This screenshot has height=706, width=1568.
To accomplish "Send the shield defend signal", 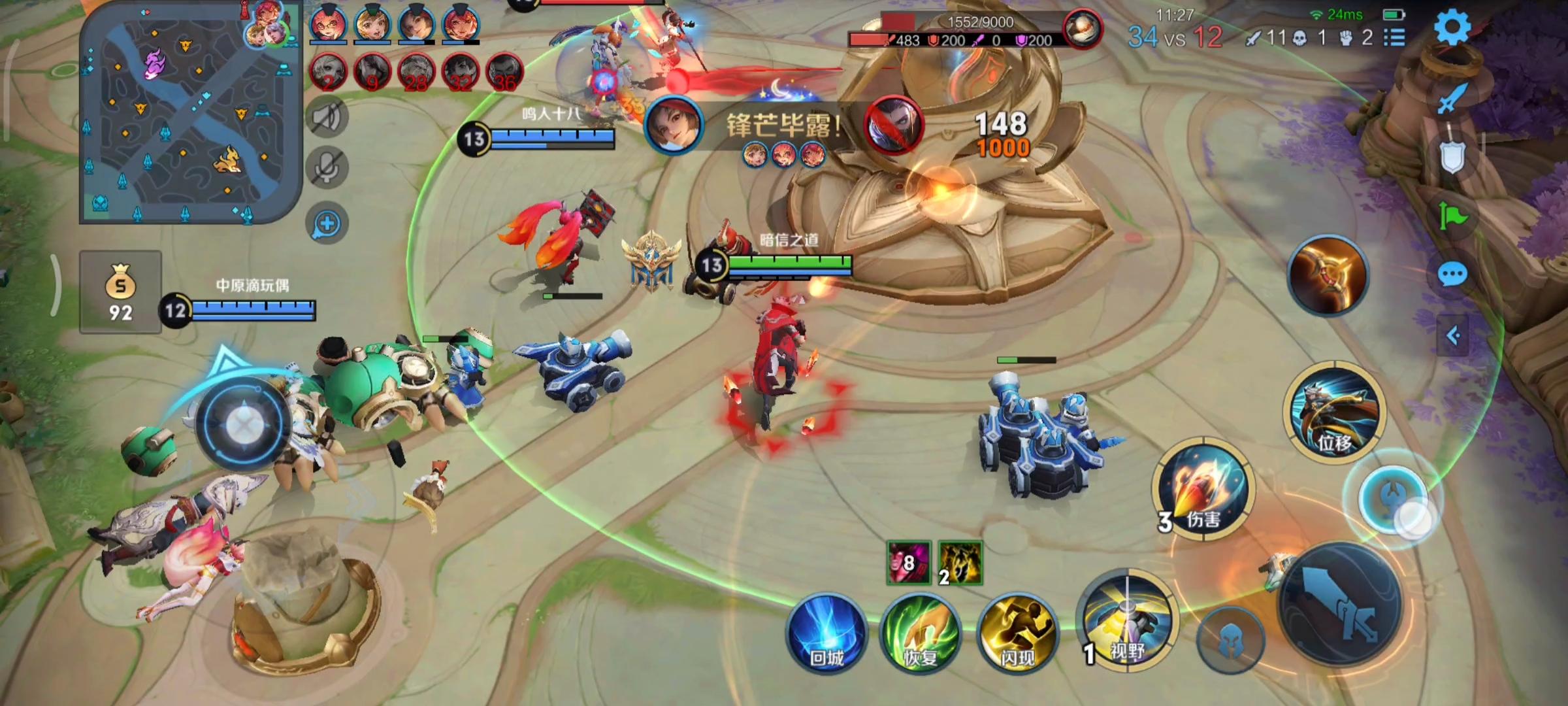I will pyautogui.click(x=1452, y=157).
